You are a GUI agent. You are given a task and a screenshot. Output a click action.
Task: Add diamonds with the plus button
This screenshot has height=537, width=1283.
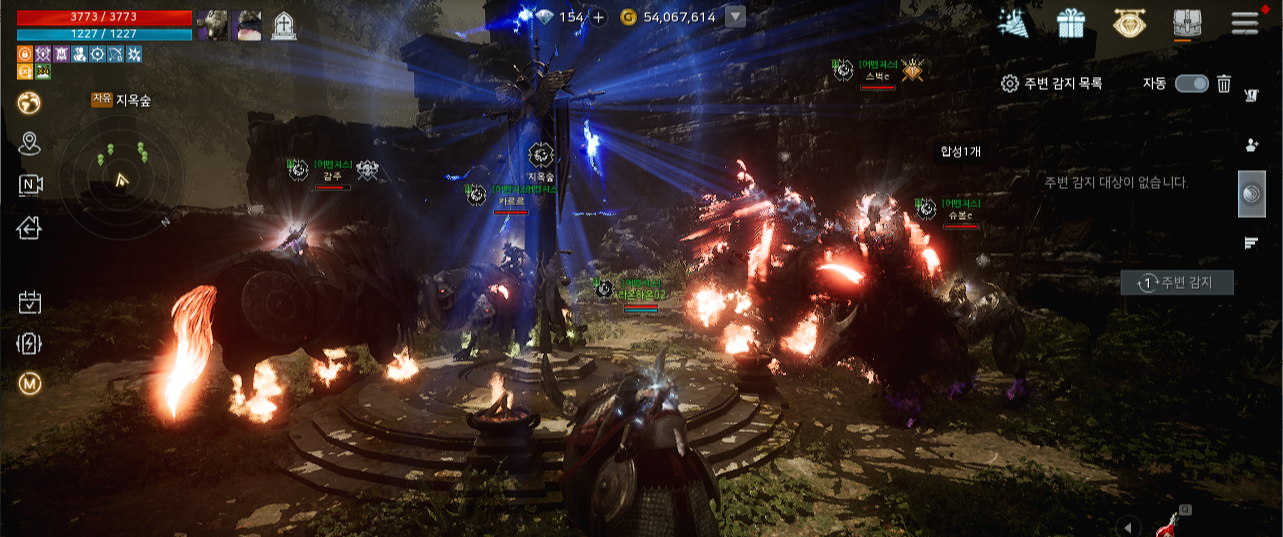[598, 17]
